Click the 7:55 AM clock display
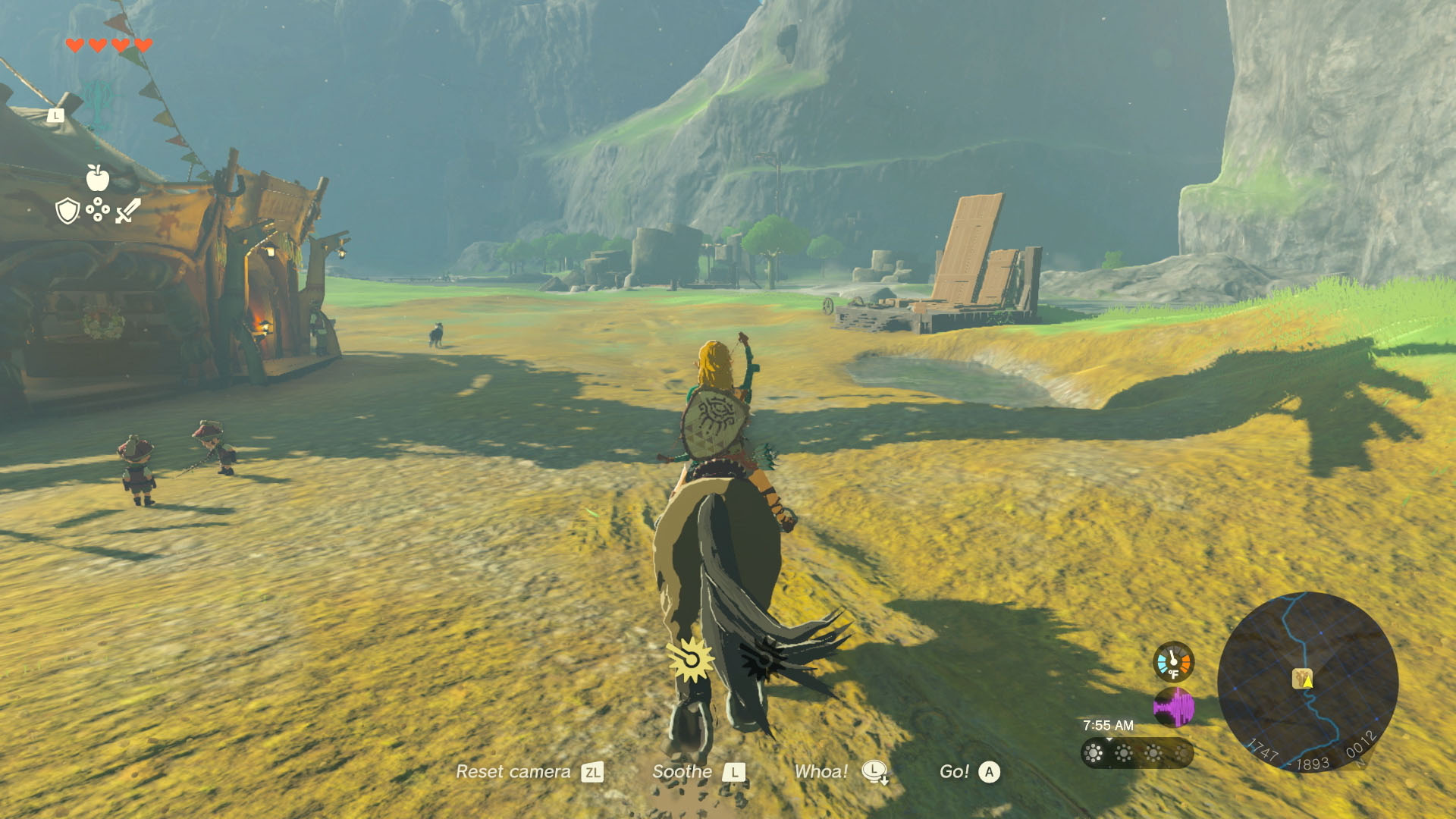Image resolution: width=1456 pixels, height=819 pixels. [1109, 724]
